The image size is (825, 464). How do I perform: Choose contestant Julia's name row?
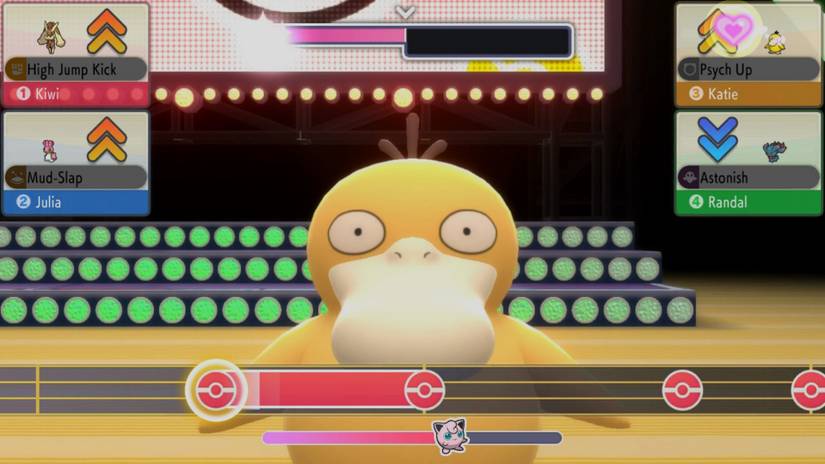tap(75, 202)
